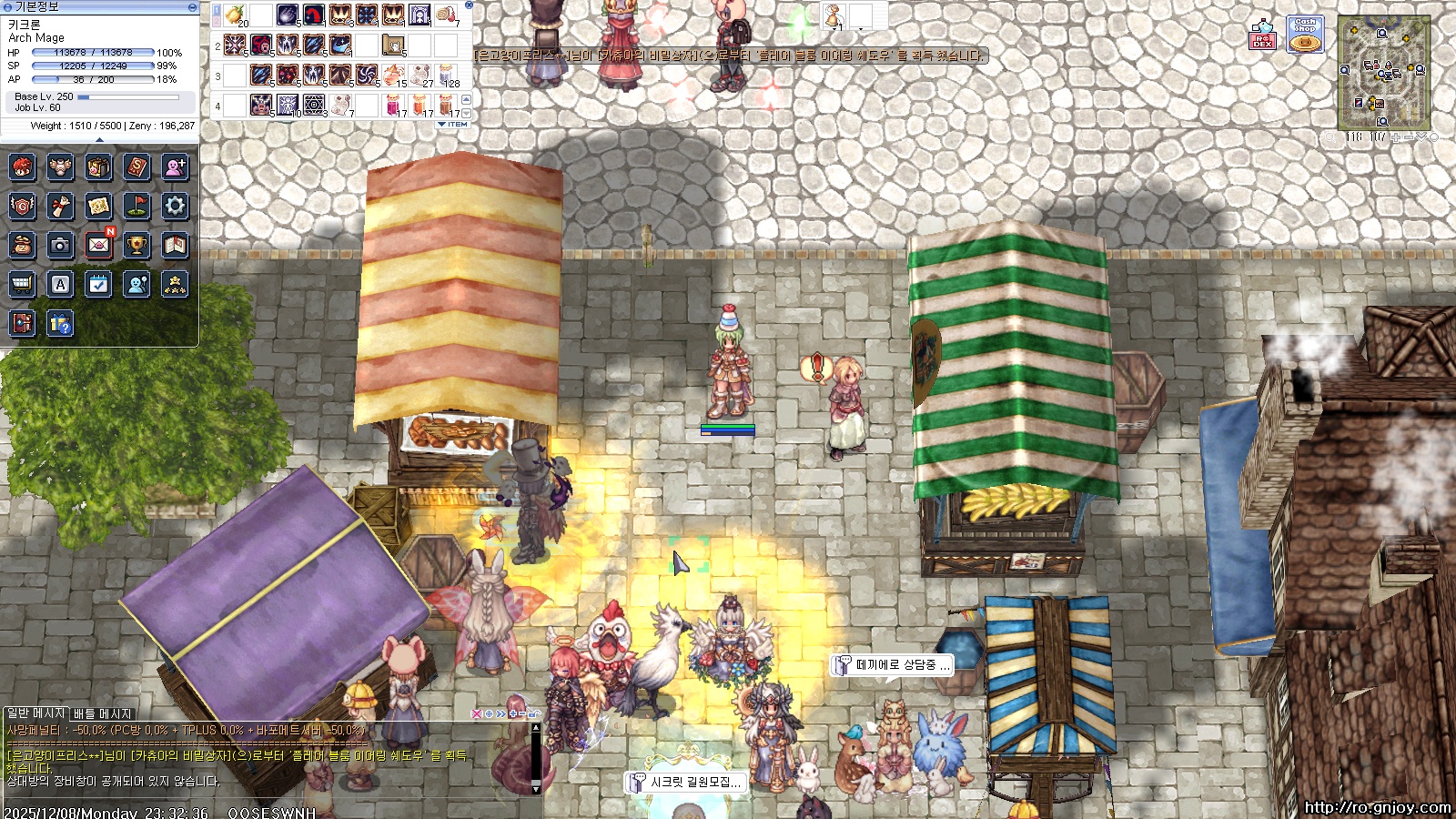Open the new mail envelope icon
The height and width of the screenshot is (819, 1456).
98,245
